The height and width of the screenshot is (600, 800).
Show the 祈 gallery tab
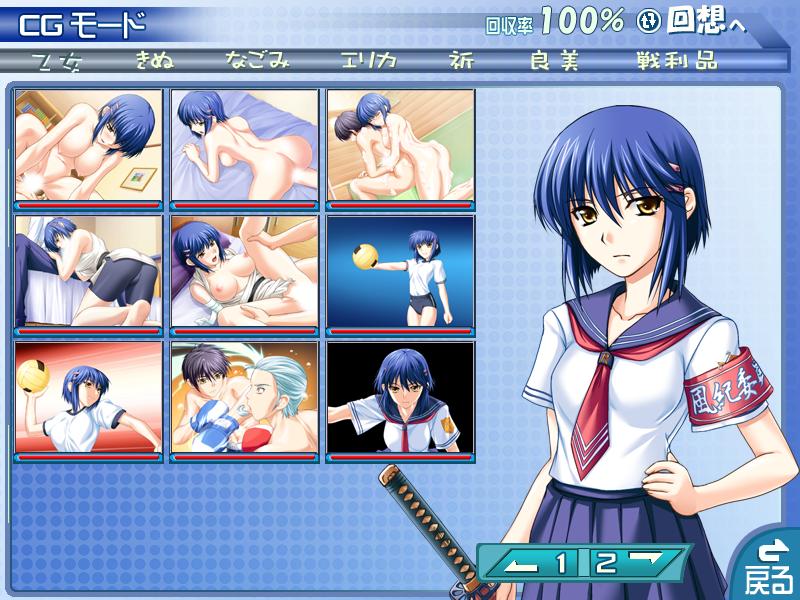[x=464, y=60]
